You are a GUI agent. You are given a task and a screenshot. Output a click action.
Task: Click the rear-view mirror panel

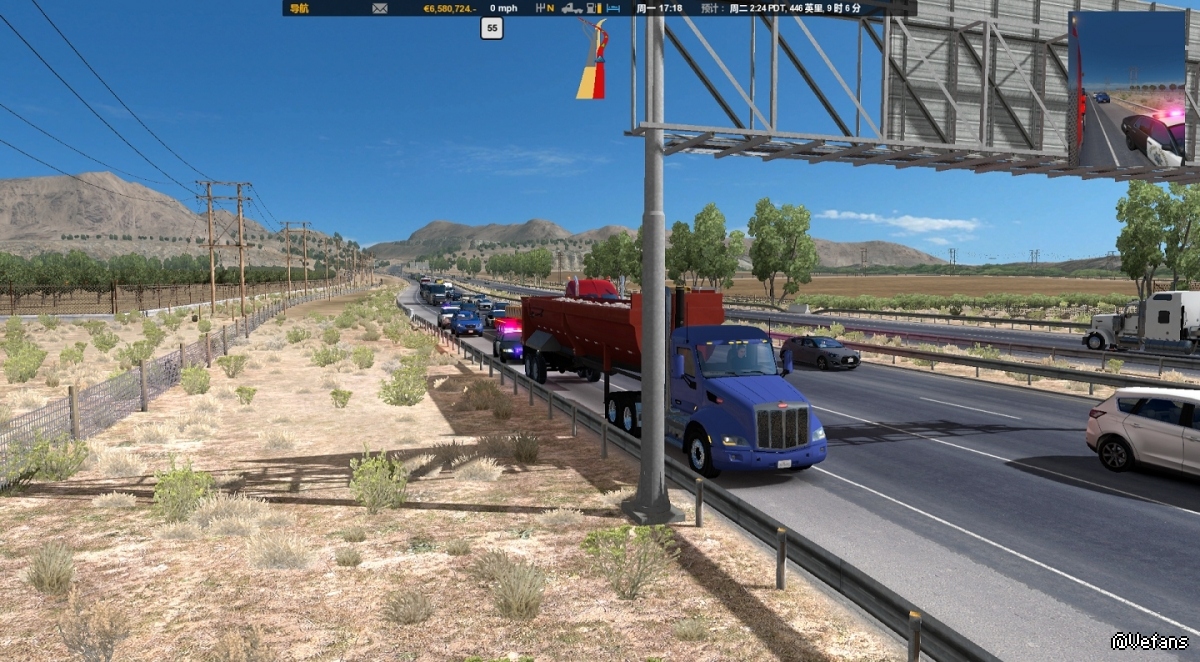click(x=1127, y=89)
